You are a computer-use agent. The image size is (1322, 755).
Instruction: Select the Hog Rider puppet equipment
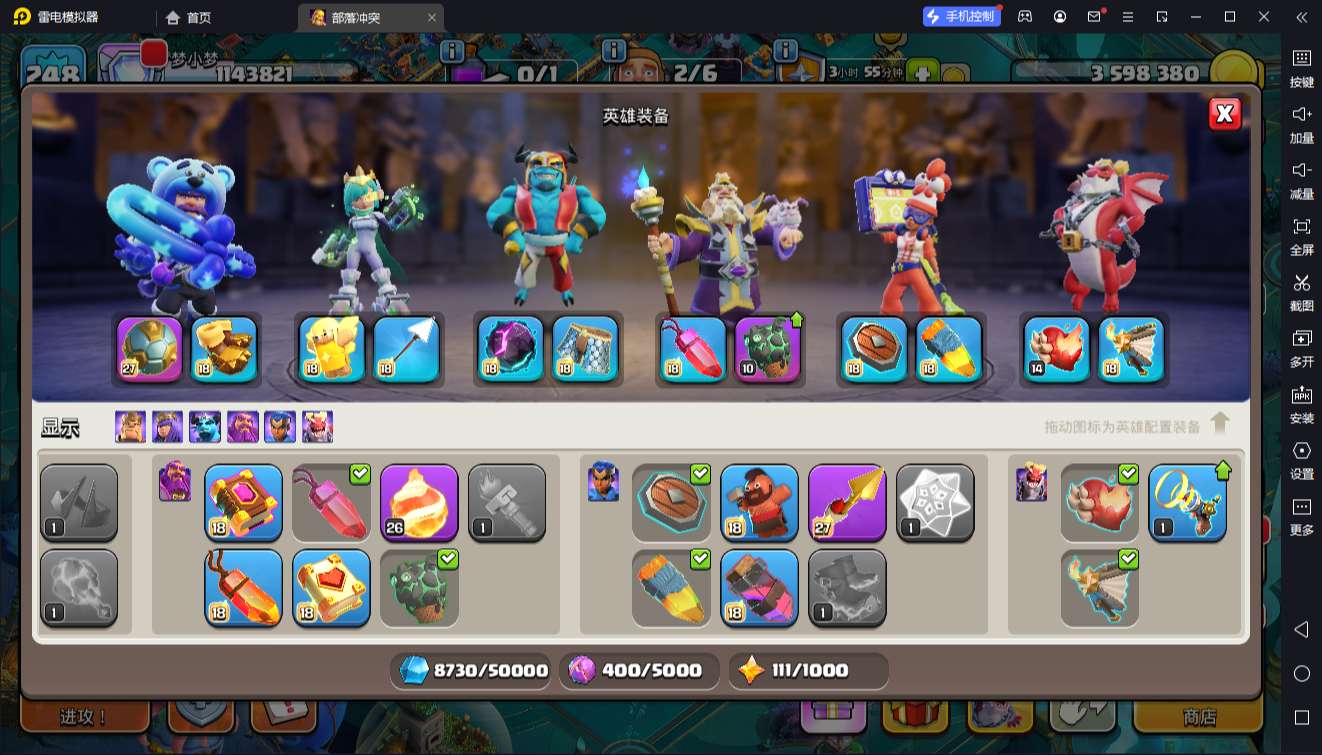[x=759, y=502]
